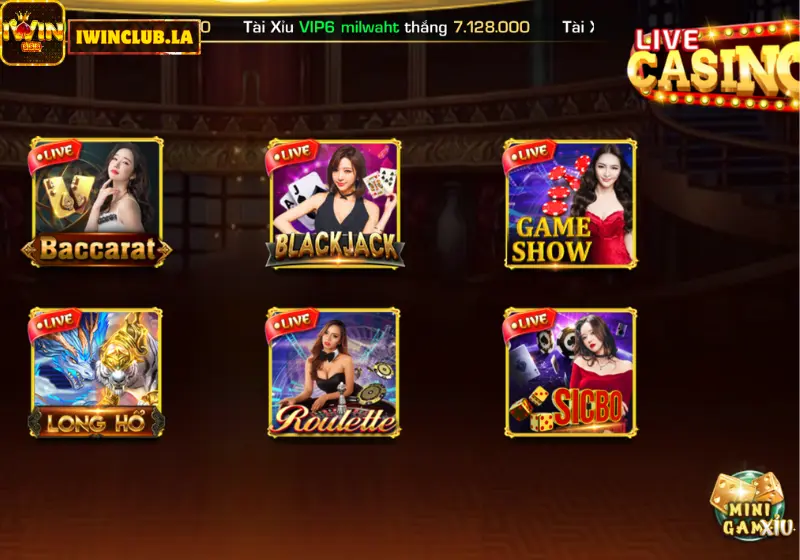Play the live Sicbo dice game
This screenshot has width=800, height=560.
(x=570, y=373)
